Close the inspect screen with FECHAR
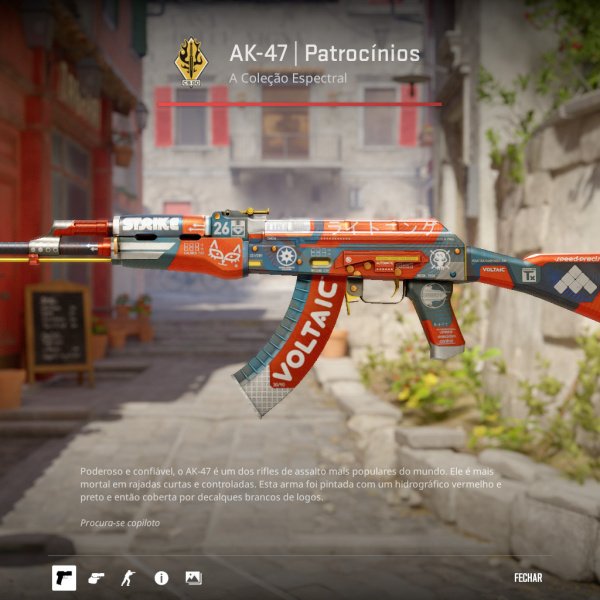600x600 pixels. (x=528, y=577)
